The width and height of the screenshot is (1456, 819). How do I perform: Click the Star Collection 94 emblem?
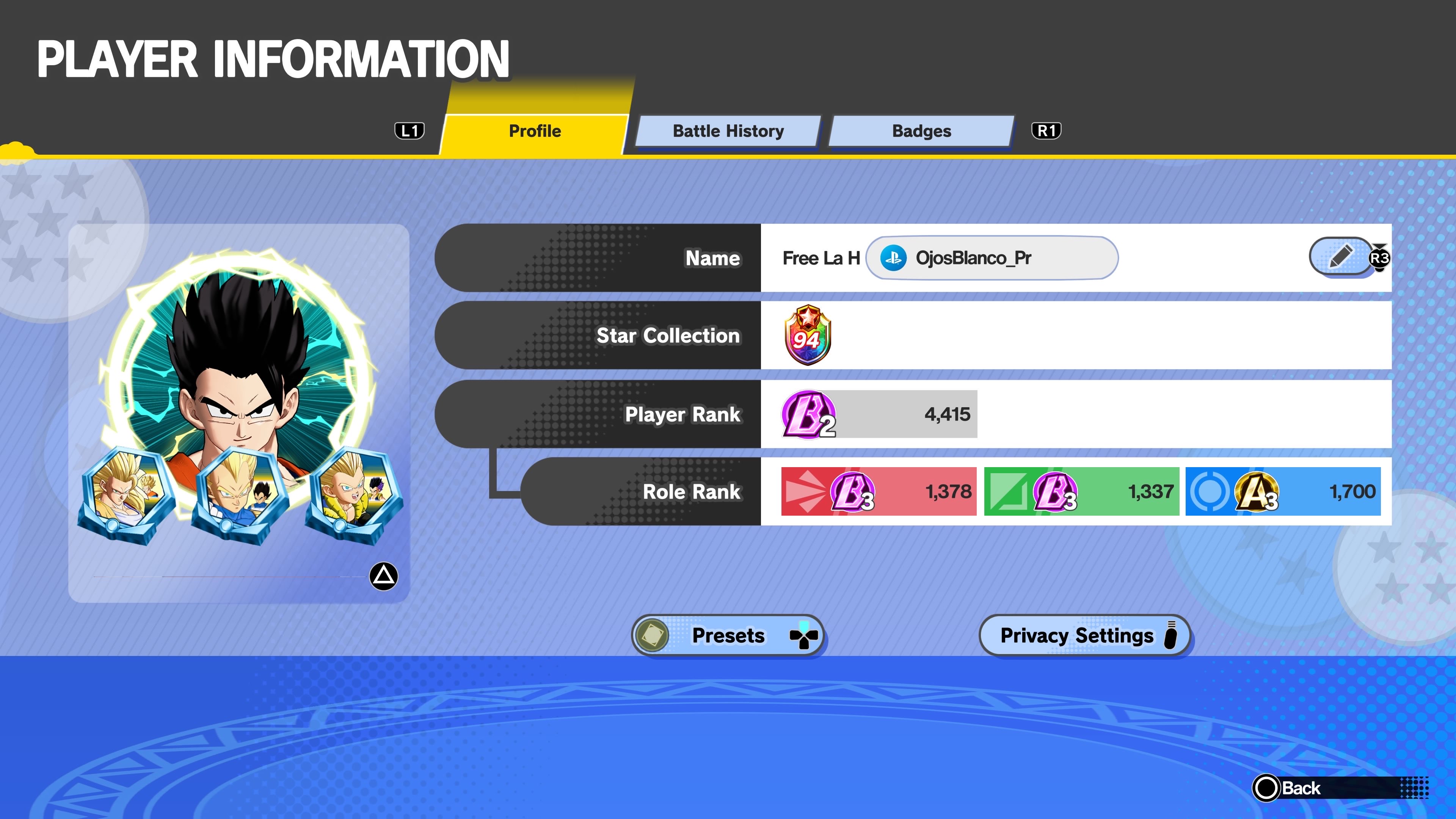[x=808, y=335]
